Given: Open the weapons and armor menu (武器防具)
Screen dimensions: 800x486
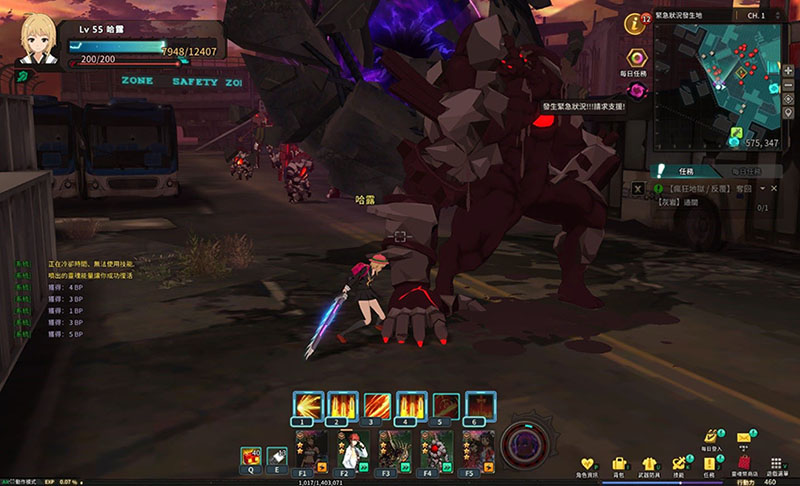Looking at the screenshot, I should coord(650,464).
